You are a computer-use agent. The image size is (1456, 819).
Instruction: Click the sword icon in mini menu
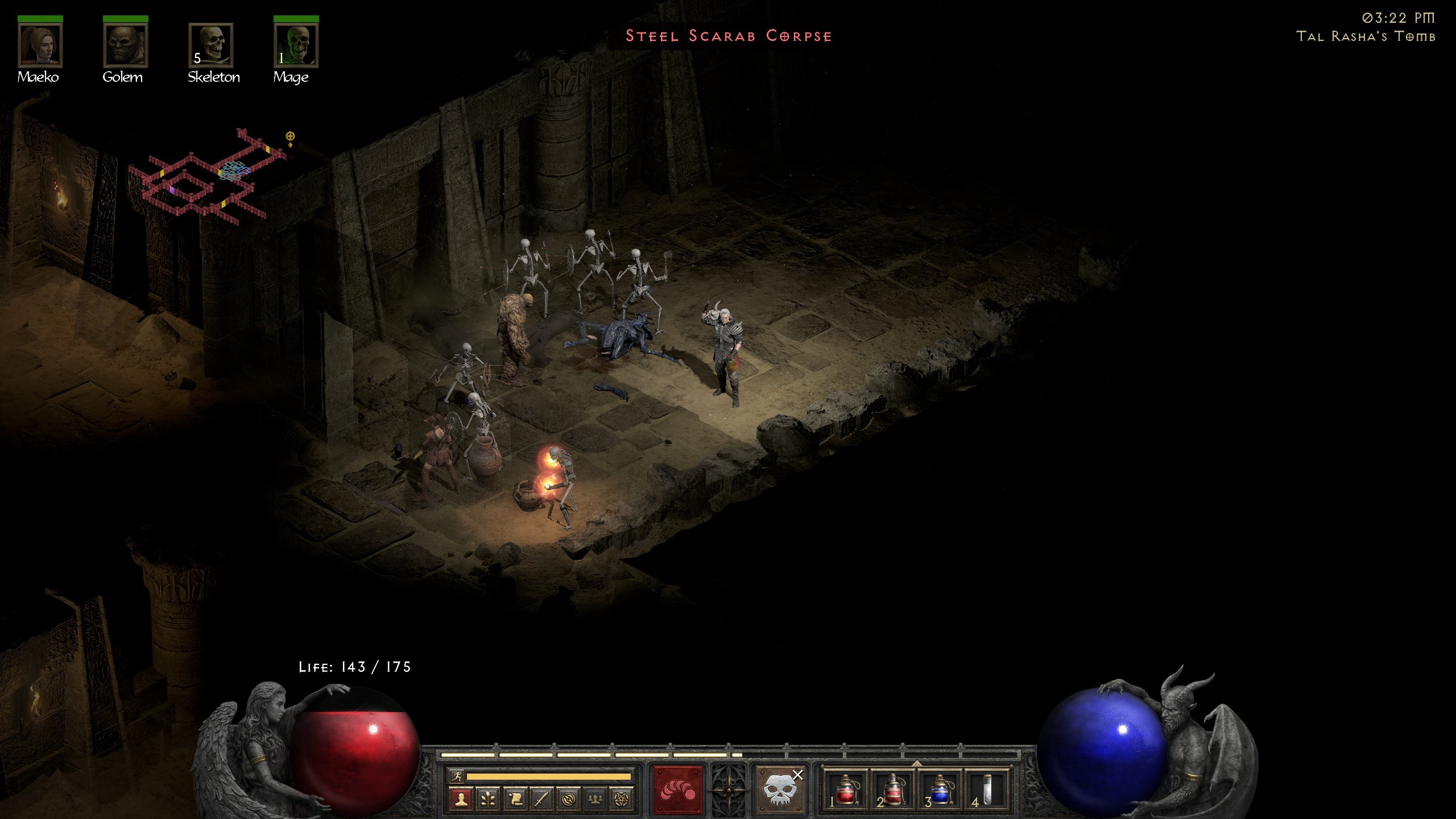[x=541, y=799]
